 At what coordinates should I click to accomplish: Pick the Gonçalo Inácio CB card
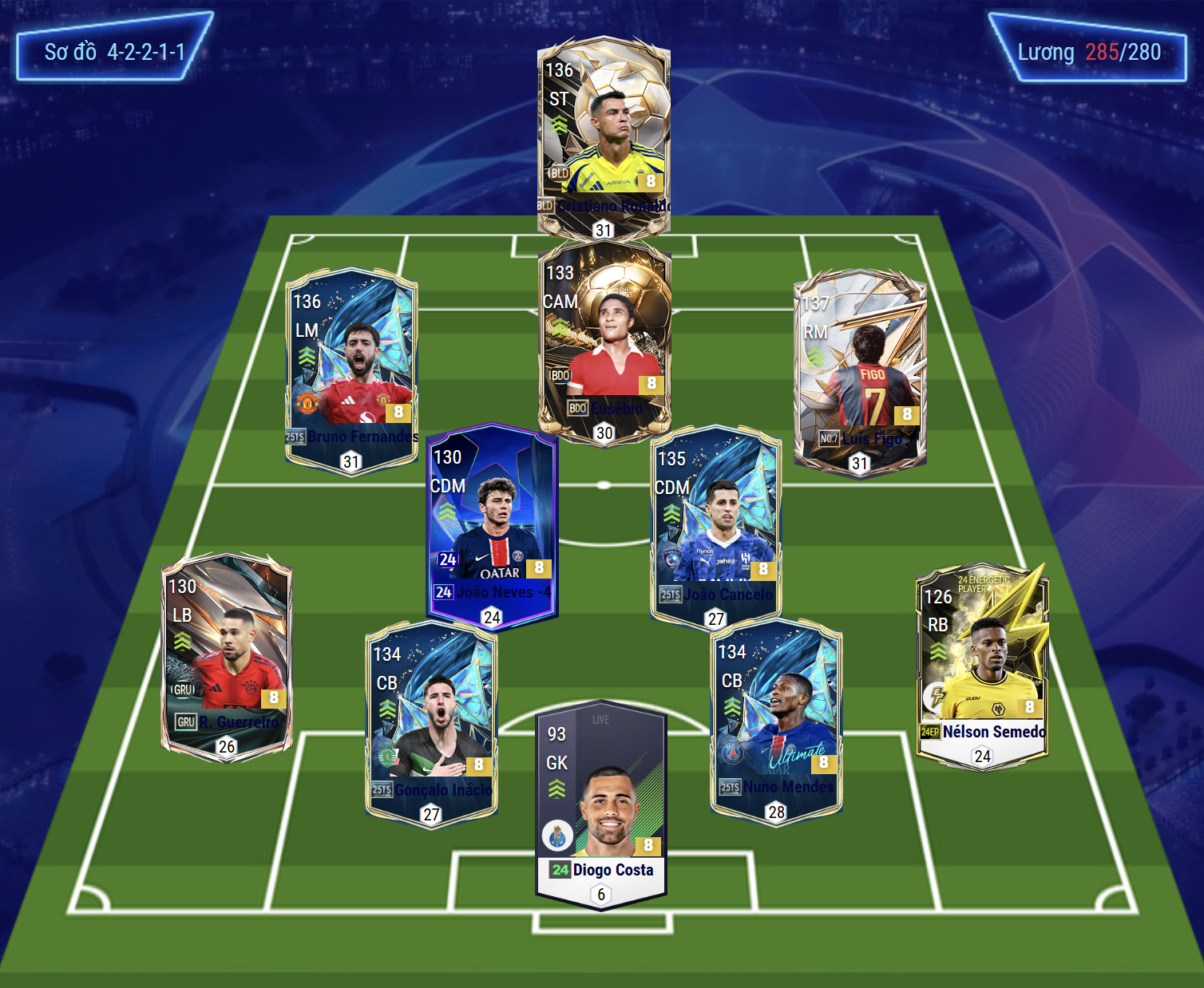coord(431,721)
